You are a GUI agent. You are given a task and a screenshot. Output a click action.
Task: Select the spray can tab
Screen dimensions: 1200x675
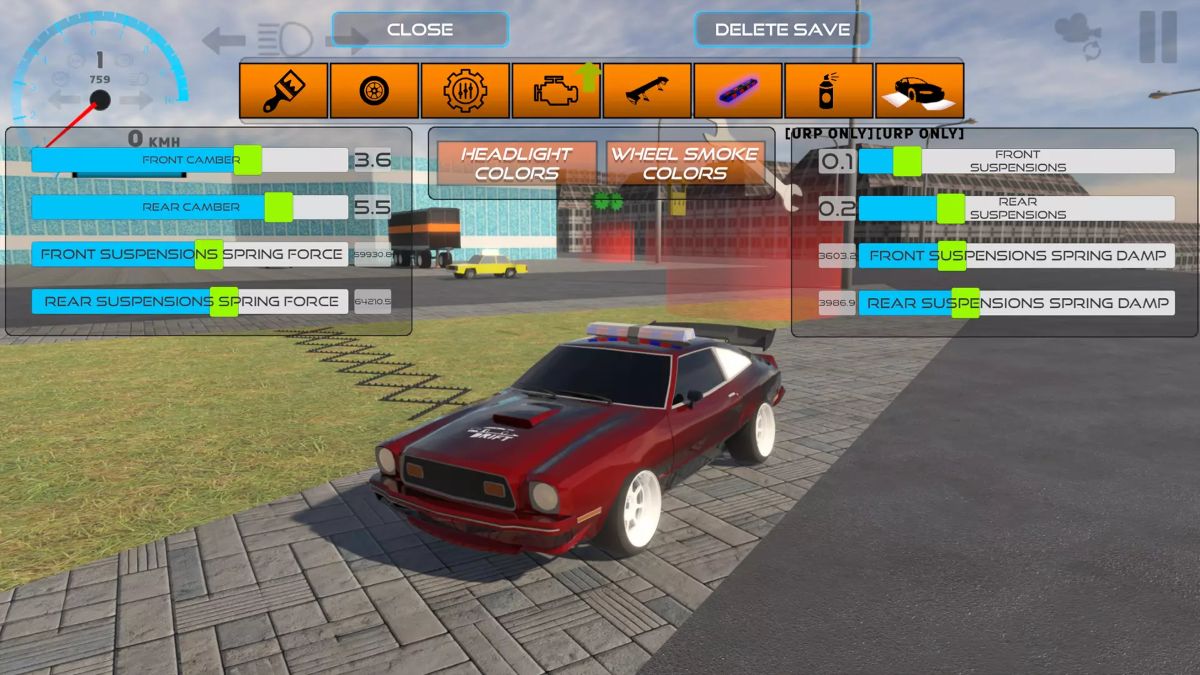coord(829,91)
